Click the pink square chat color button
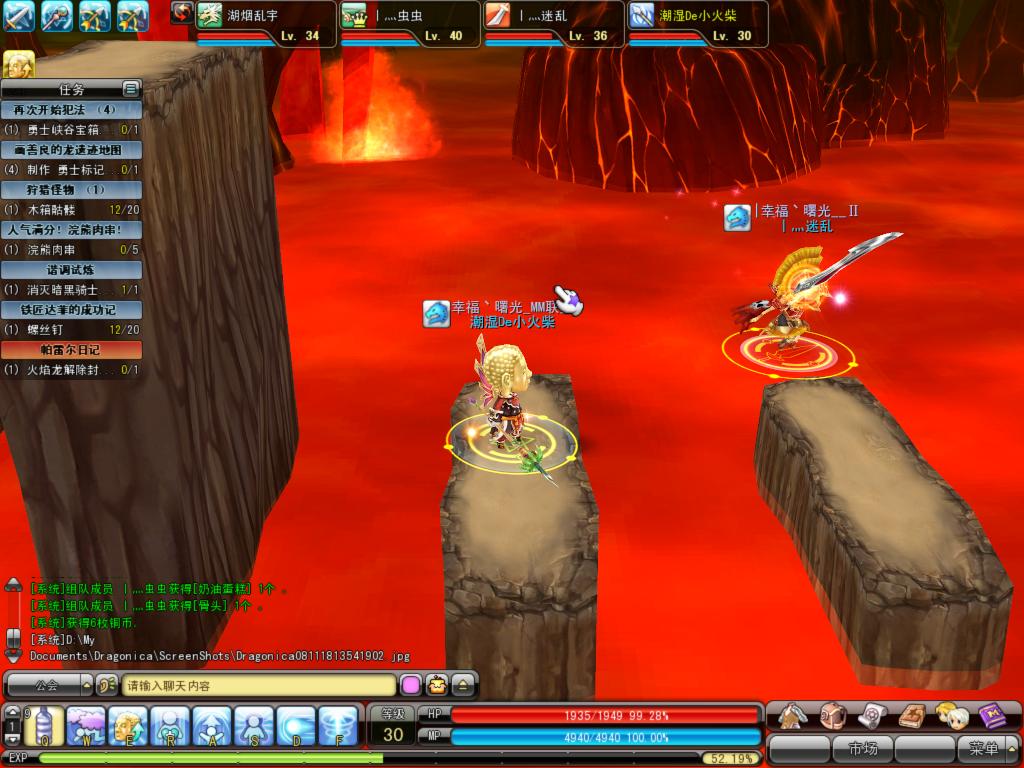The image size is (1024, 768). click(411, 686)
